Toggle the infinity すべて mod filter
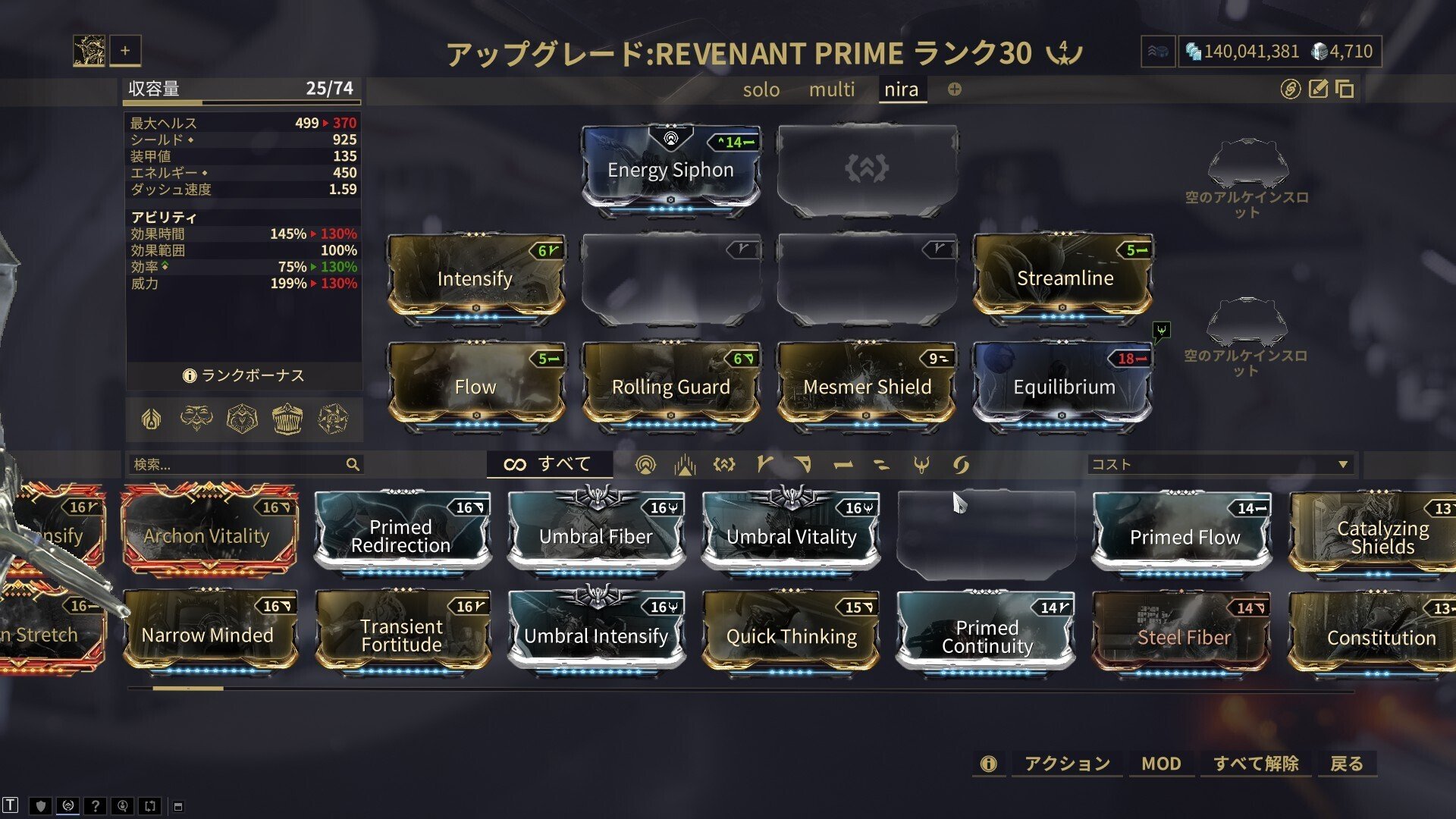Screen dimensions: 1456x819 [x=548, y=464]
